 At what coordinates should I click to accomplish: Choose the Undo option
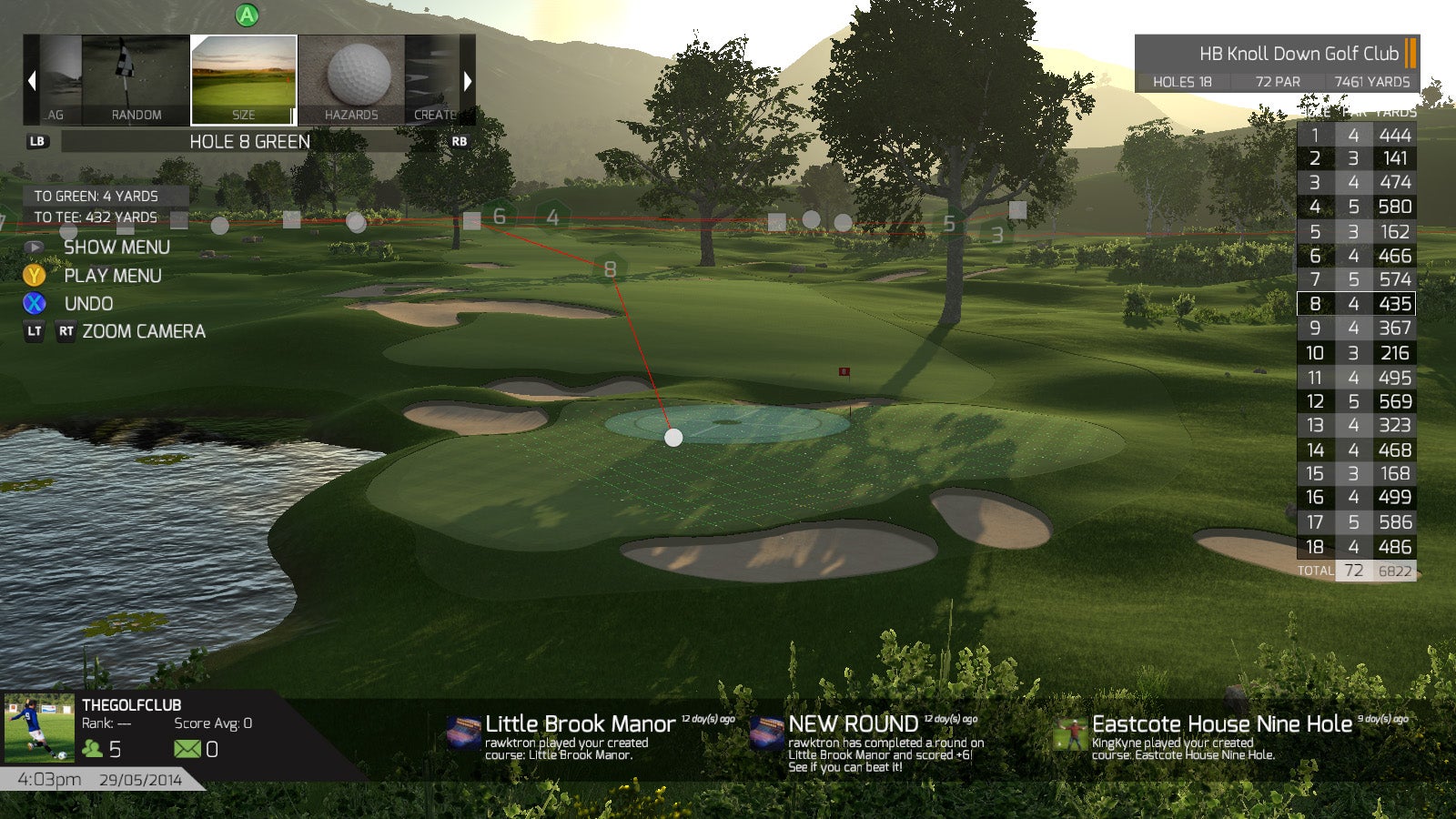tap(88, 304)
